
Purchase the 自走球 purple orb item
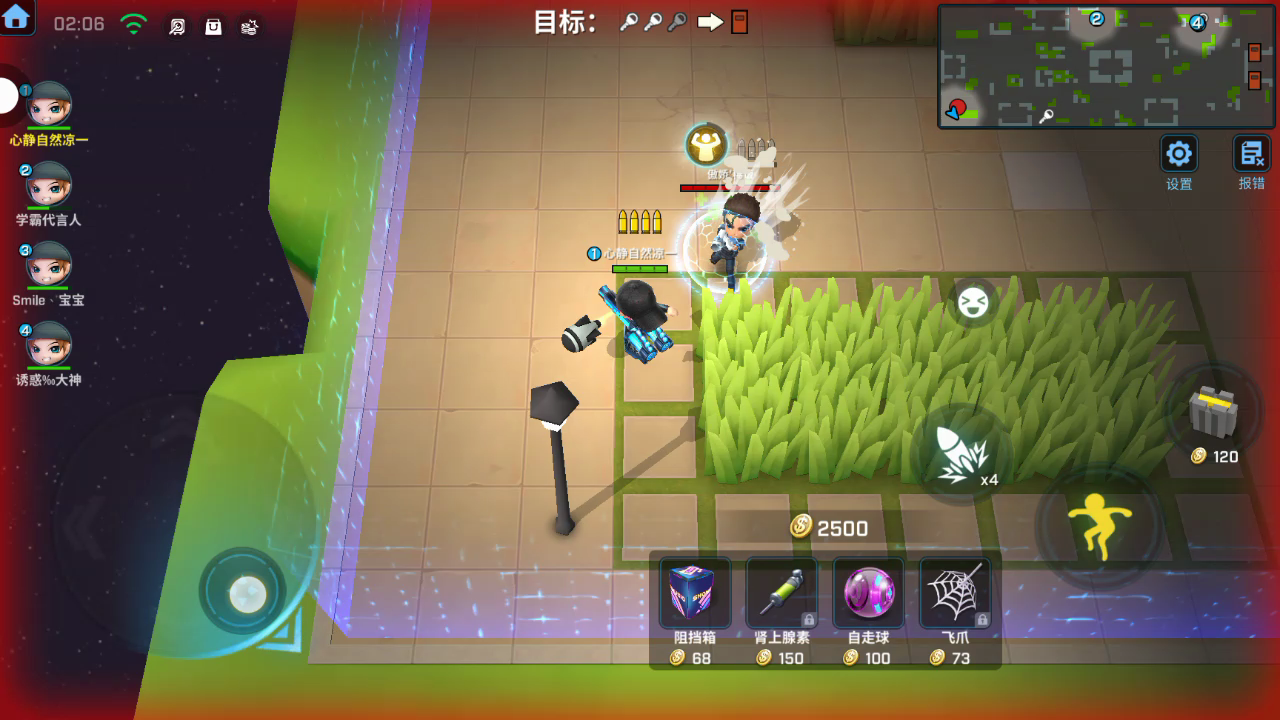[868, 593]
